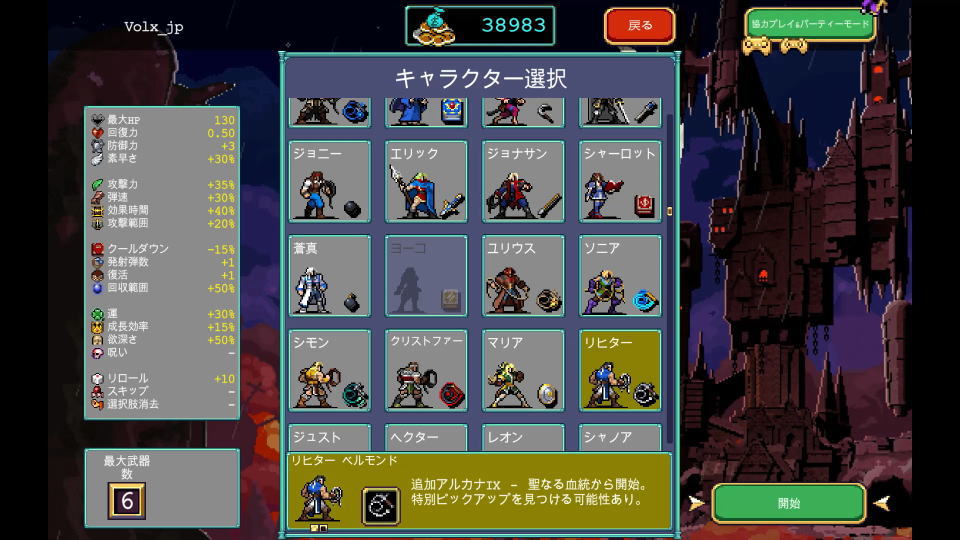
Task: Click Richter's whip weapon icon in description
Action: (x=380, y=505)
